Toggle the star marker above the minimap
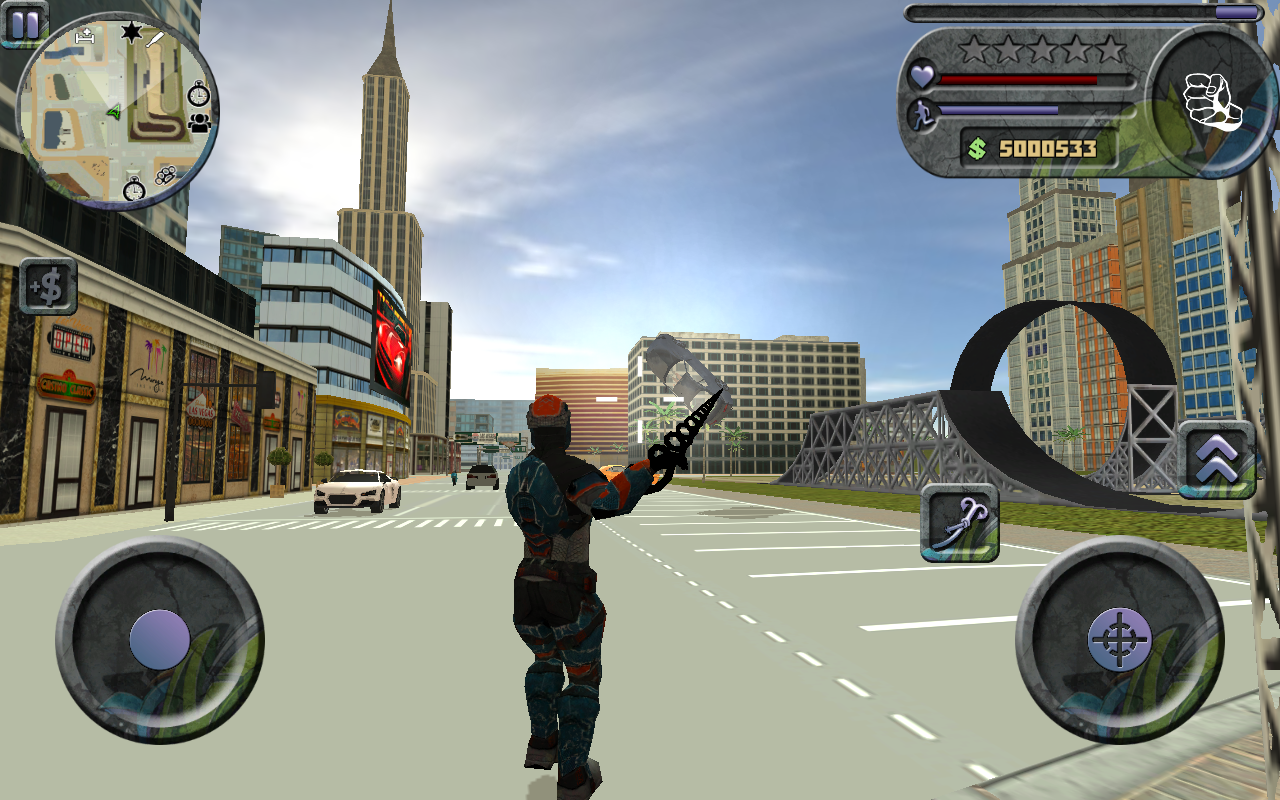The width and height of the screenshot is (1280, 800). pyautogui.click(x=131, y=31)
